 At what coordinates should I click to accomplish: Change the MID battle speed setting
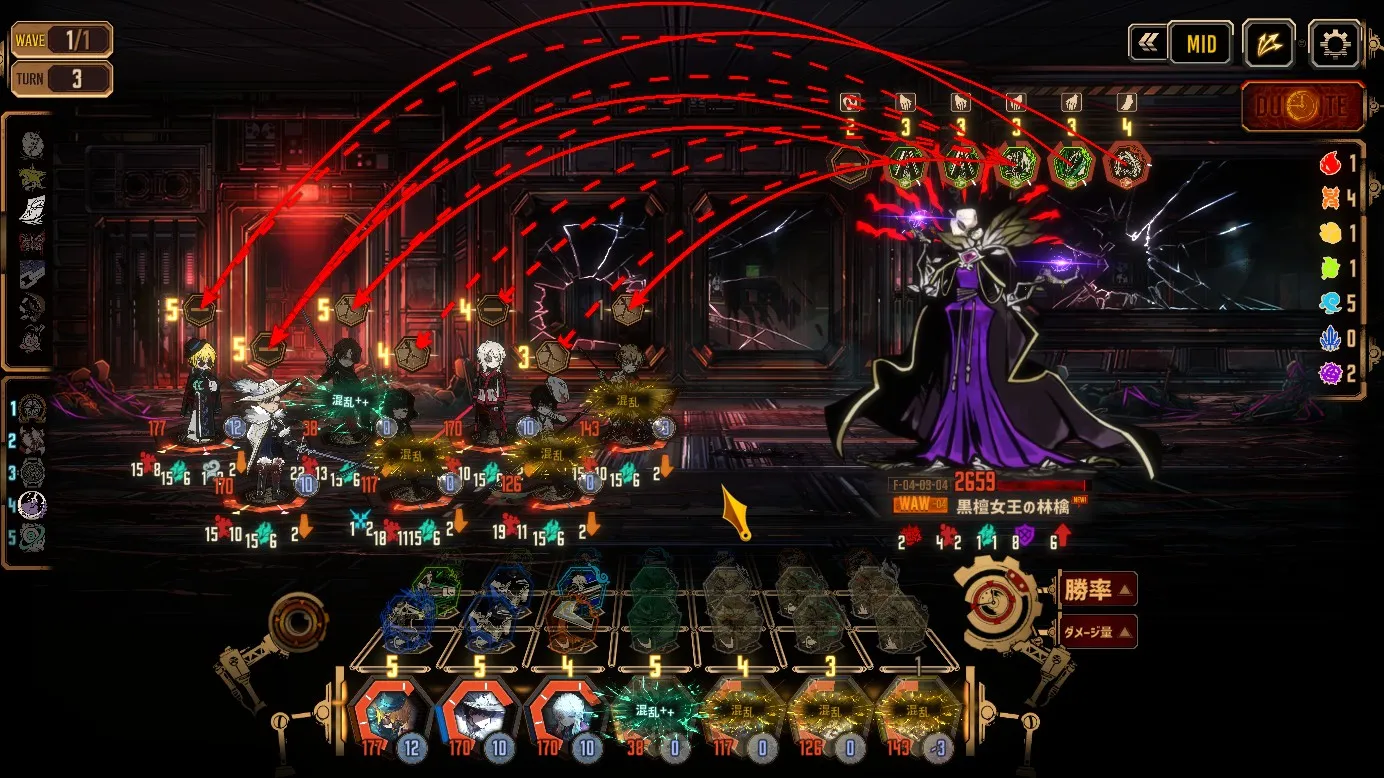click(1200, 44)
